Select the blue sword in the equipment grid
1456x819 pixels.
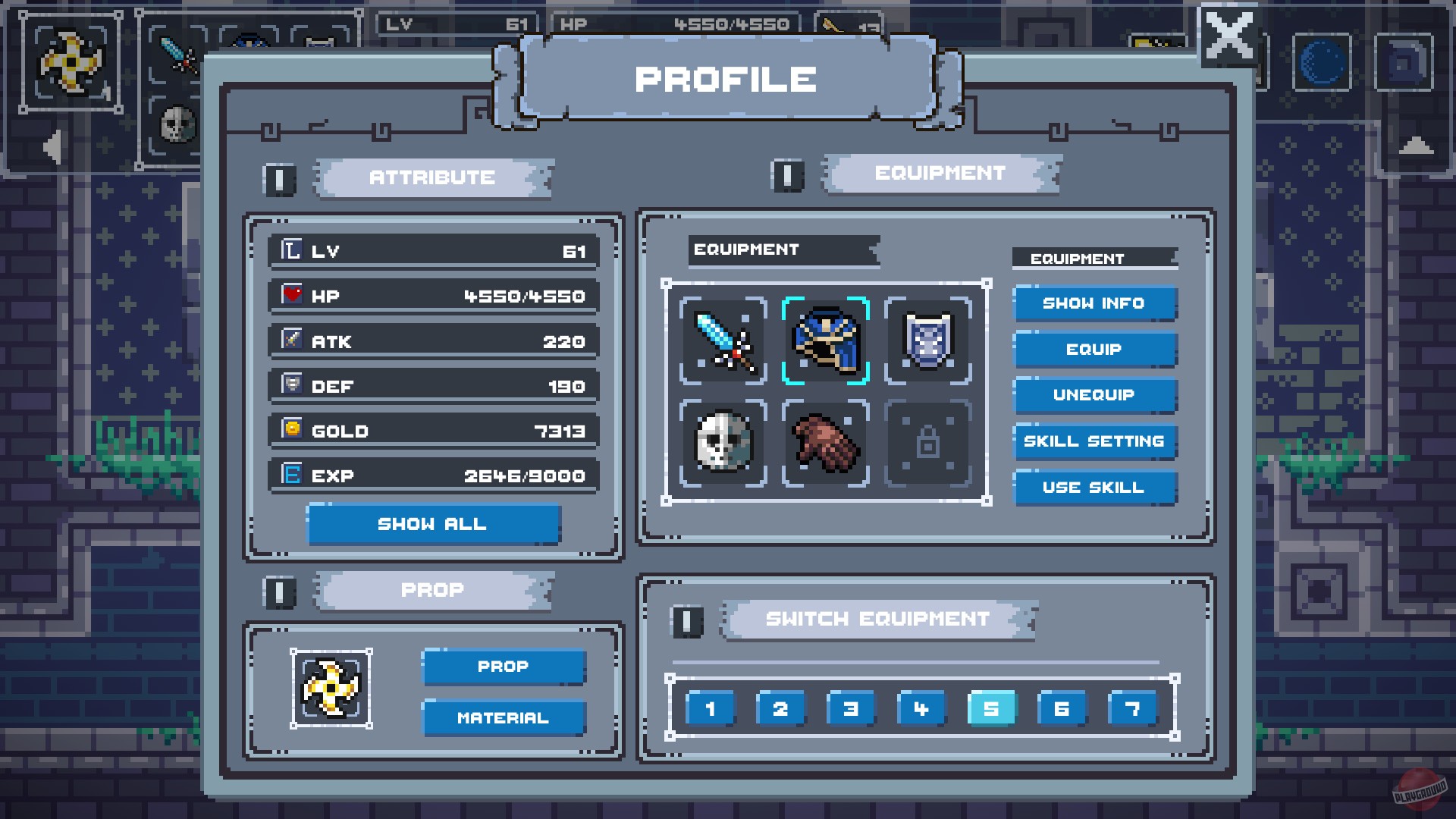[722, 340]
